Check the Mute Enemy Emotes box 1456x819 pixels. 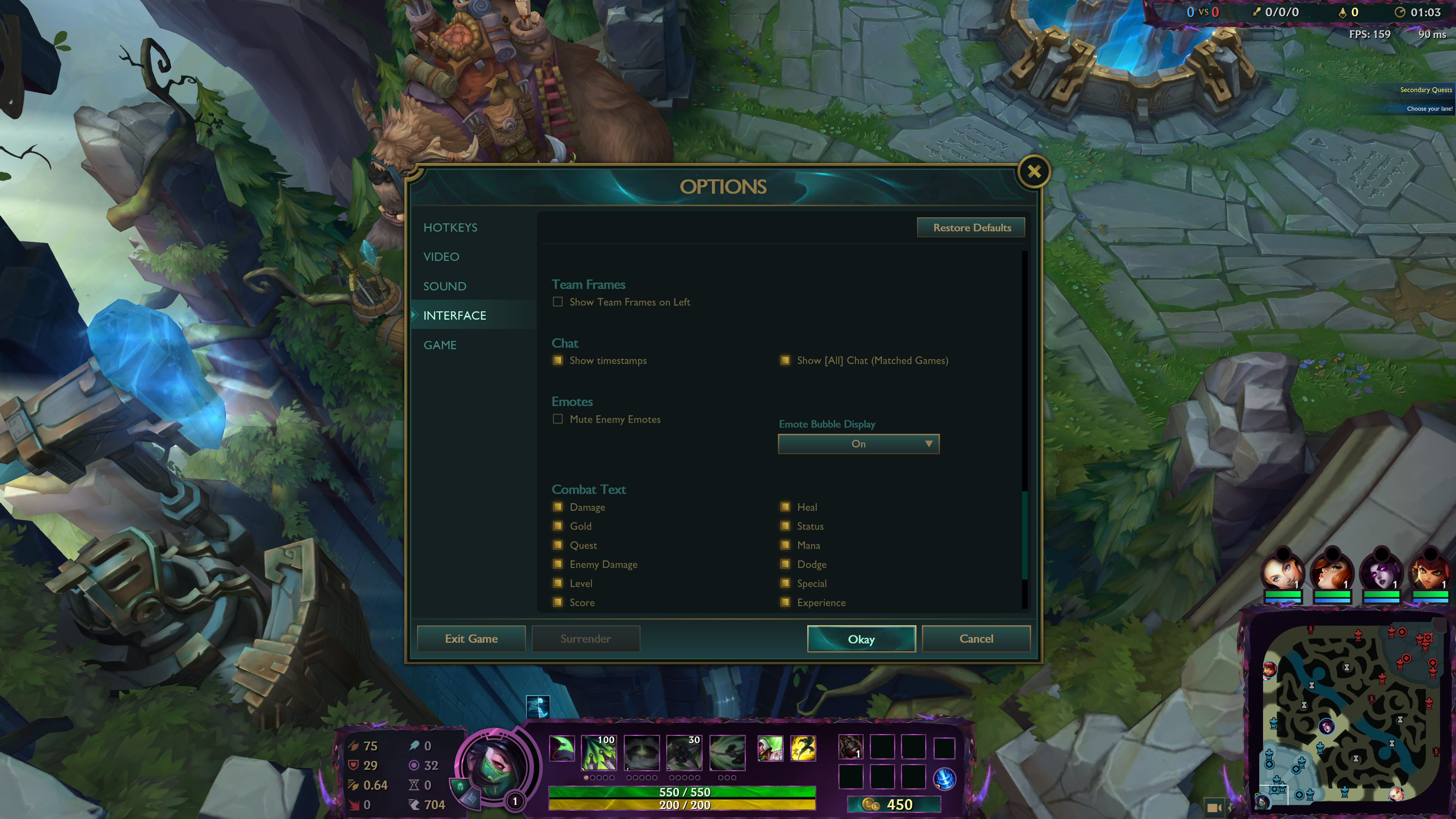[x=558, y=419]
